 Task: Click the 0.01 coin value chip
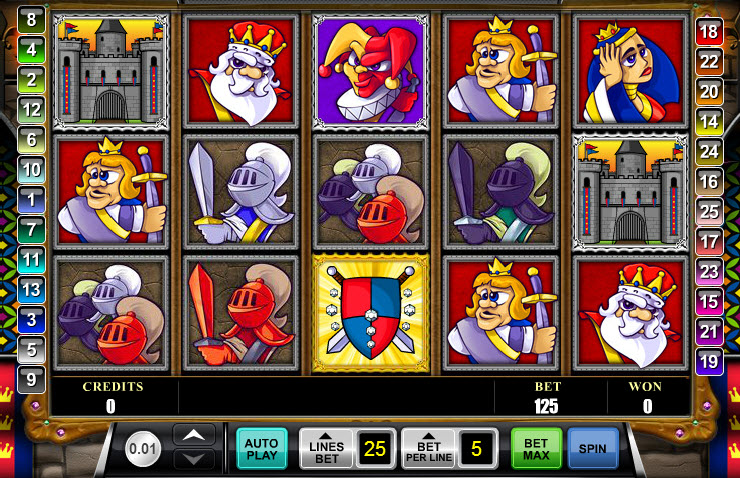[144, 449]
